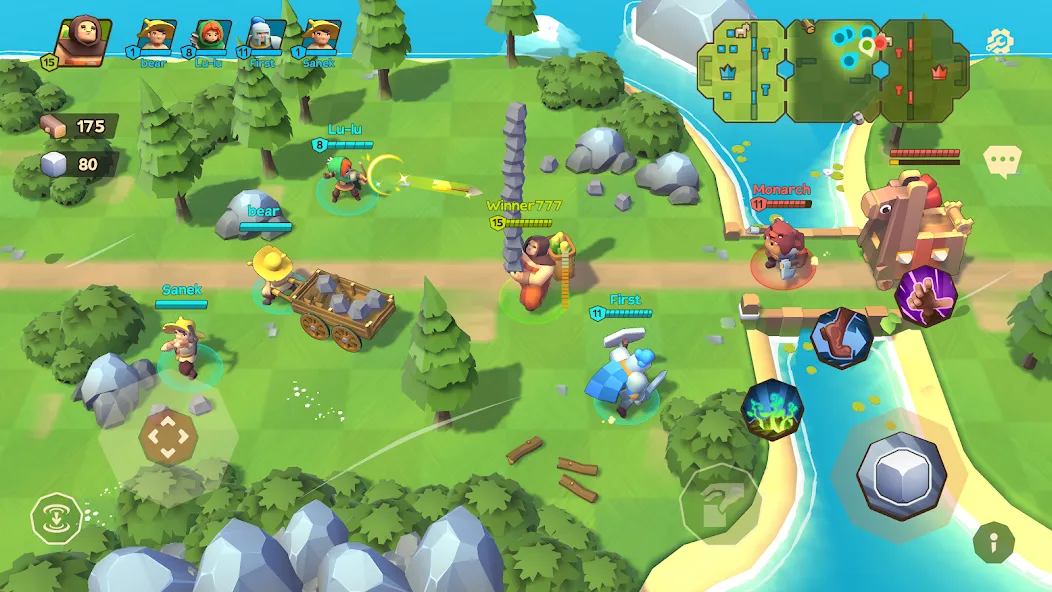Screen dimensions: 1052x592
Task: Pick Sanek's teammate portrait
Action: click(320, 38)
